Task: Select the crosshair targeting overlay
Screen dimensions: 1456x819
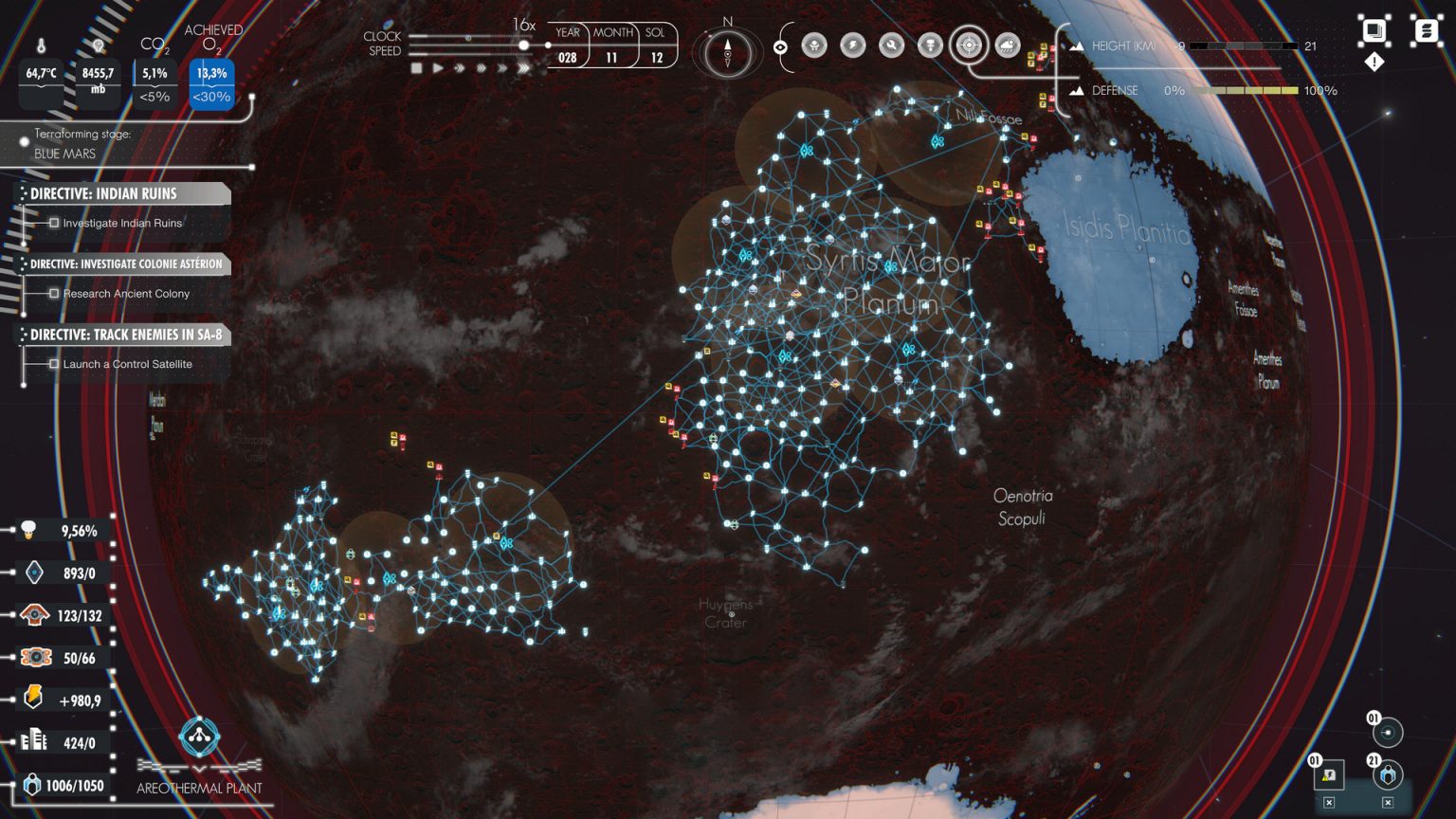Action: 968,45
